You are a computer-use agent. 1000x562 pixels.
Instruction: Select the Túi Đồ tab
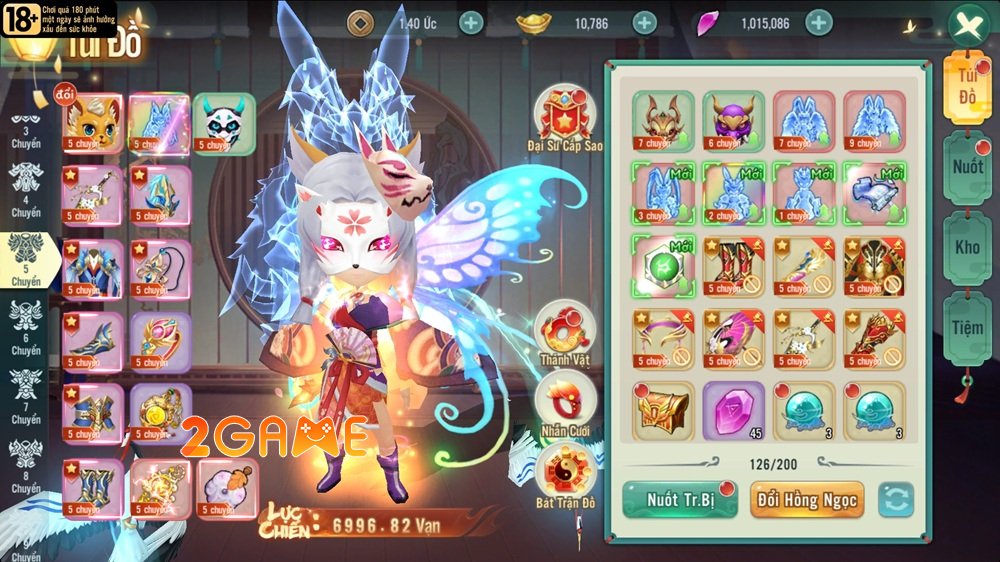tap(967, 87)
